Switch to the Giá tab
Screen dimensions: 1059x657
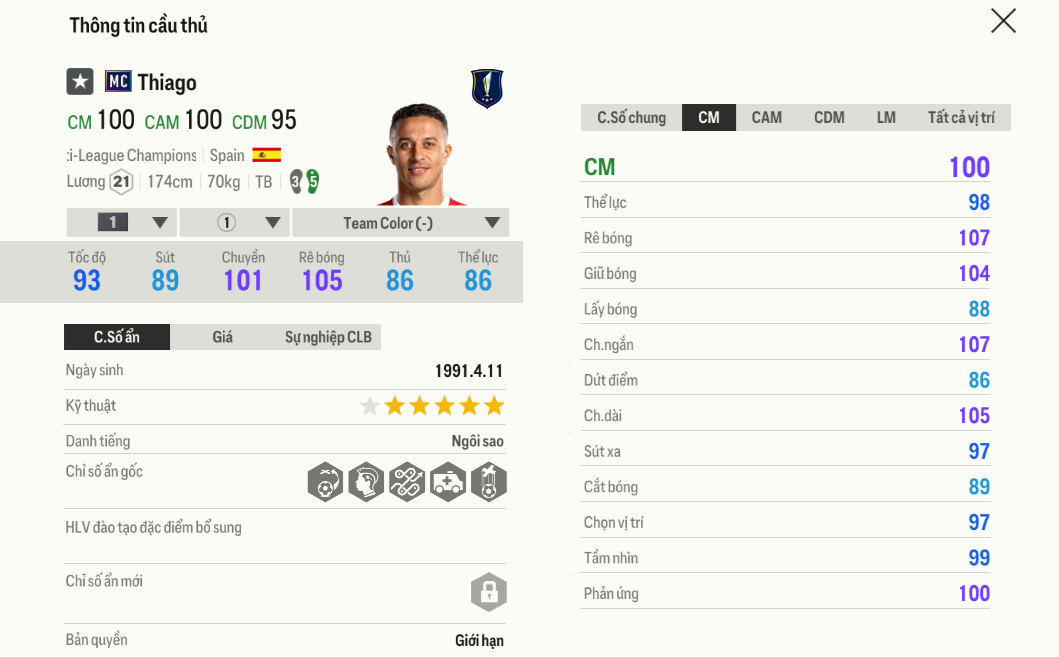[222, 337]
